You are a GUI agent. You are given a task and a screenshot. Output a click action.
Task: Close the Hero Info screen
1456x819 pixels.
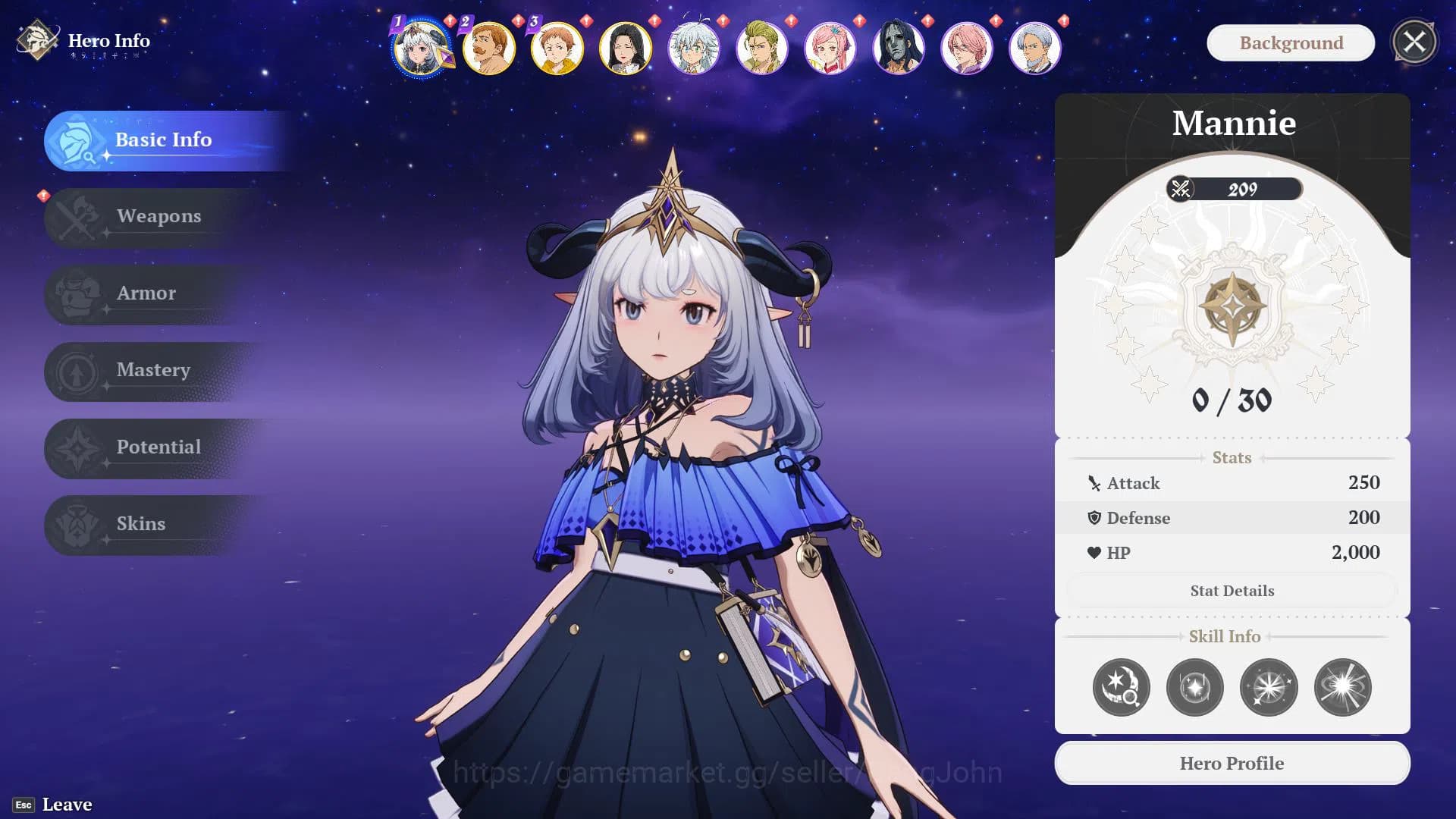click(1414, 42)
